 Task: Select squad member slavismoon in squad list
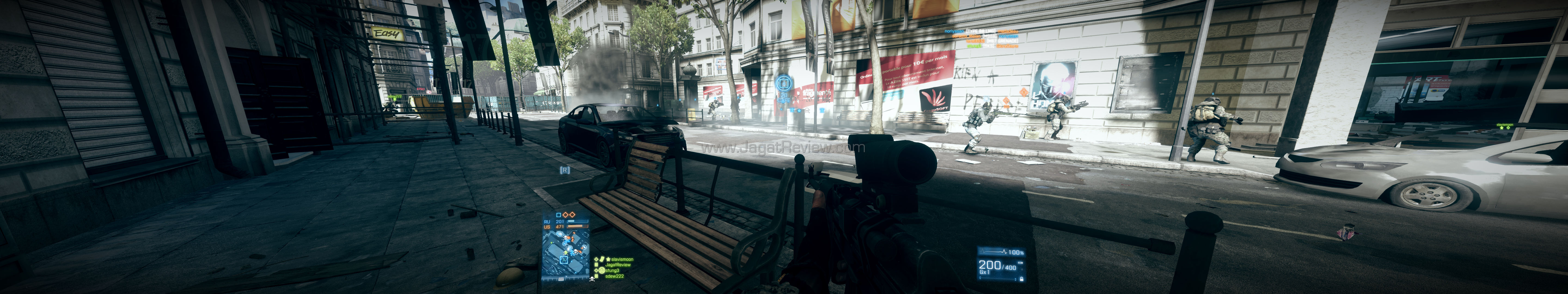pos(621,259)
